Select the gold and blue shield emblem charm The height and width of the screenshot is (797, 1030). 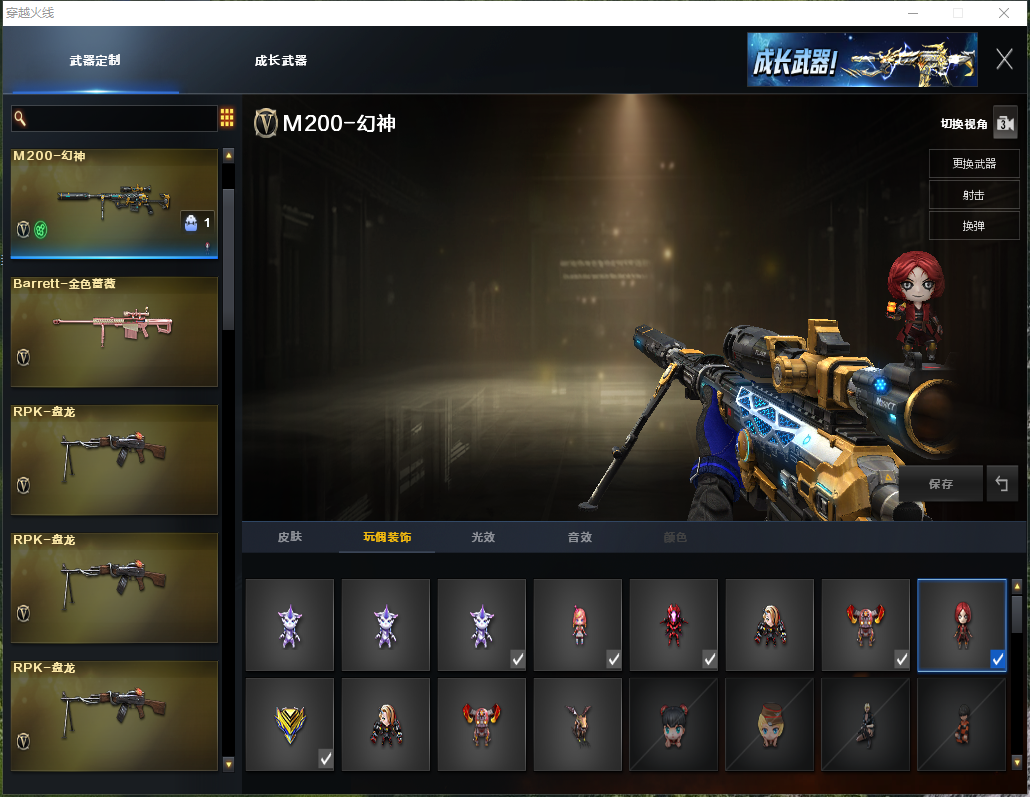point(290,724)
